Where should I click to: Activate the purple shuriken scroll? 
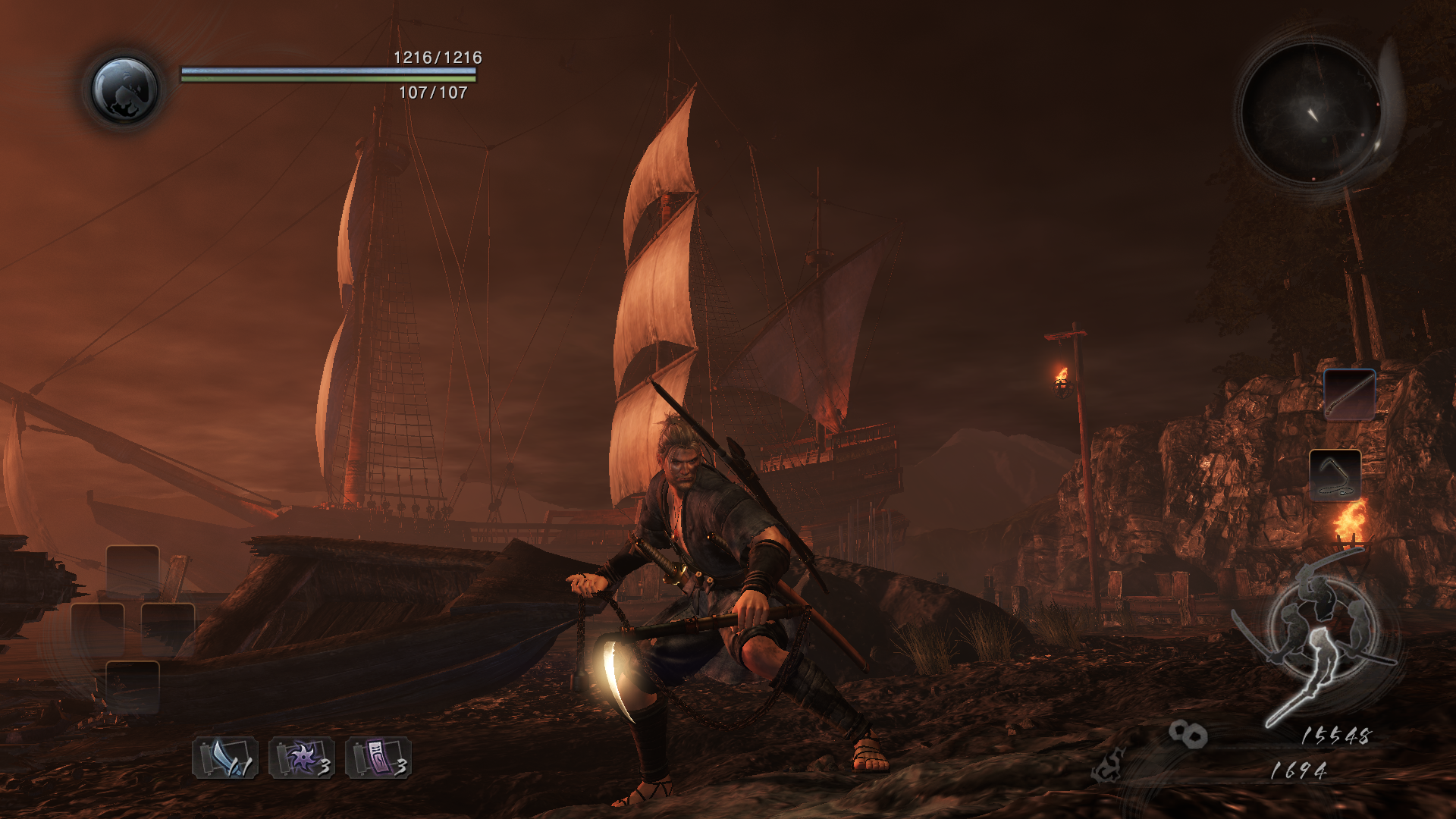click(301, 758)
